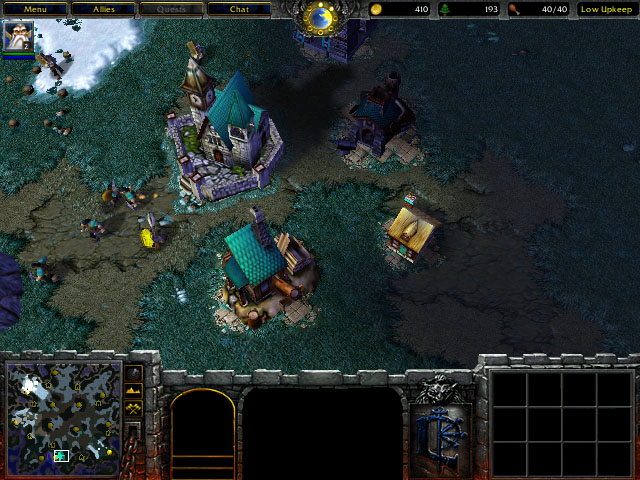This screenshot has height=480, width=640.
Task: Open the game Menu
Action: point(35,9)
